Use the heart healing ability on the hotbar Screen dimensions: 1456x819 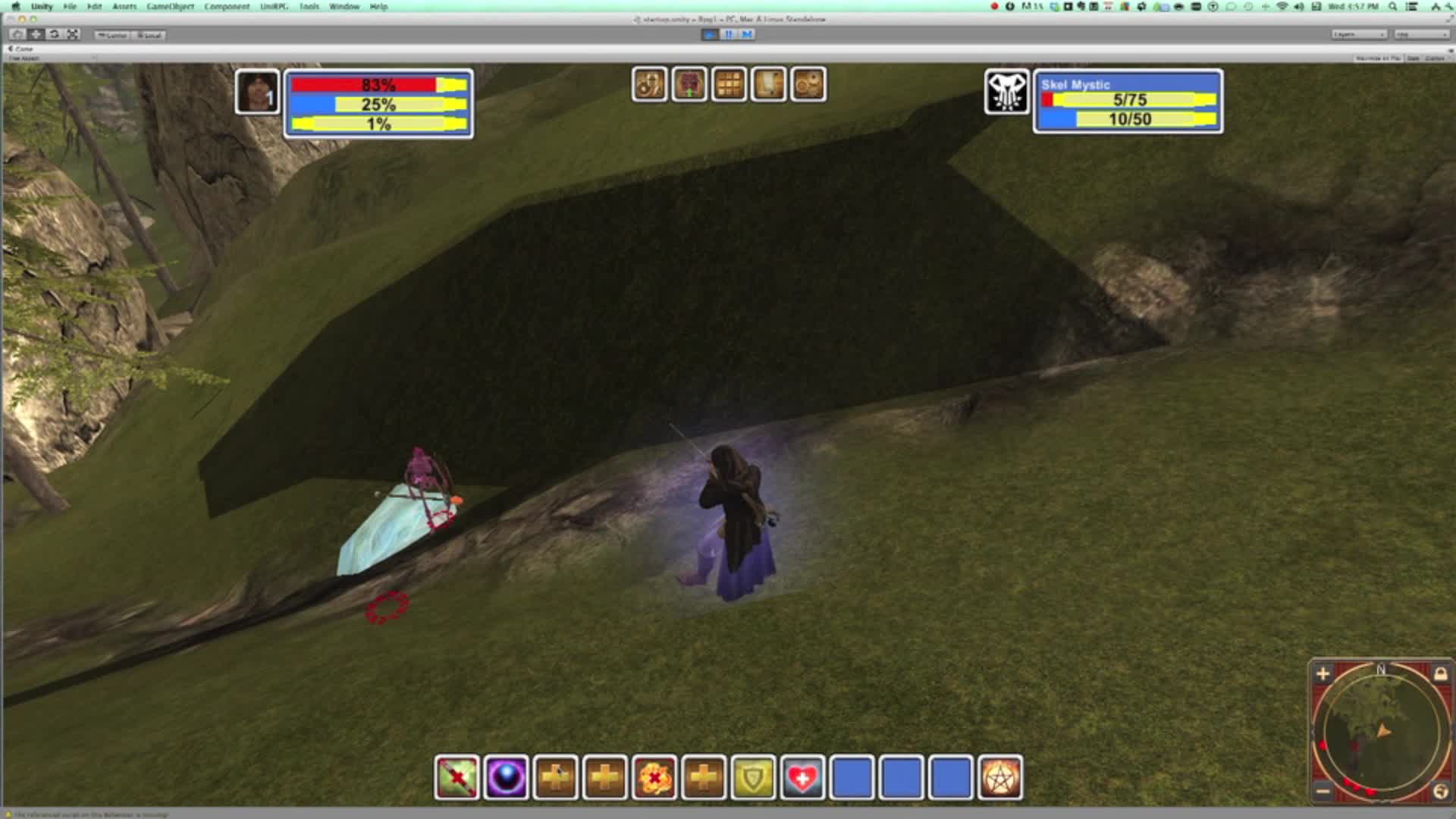click(802, 780)
